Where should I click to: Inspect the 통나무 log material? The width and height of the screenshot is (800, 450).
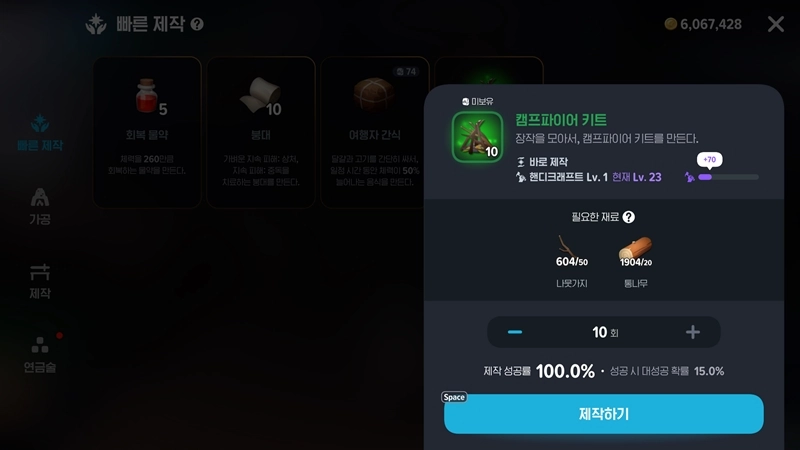(635, 252)
